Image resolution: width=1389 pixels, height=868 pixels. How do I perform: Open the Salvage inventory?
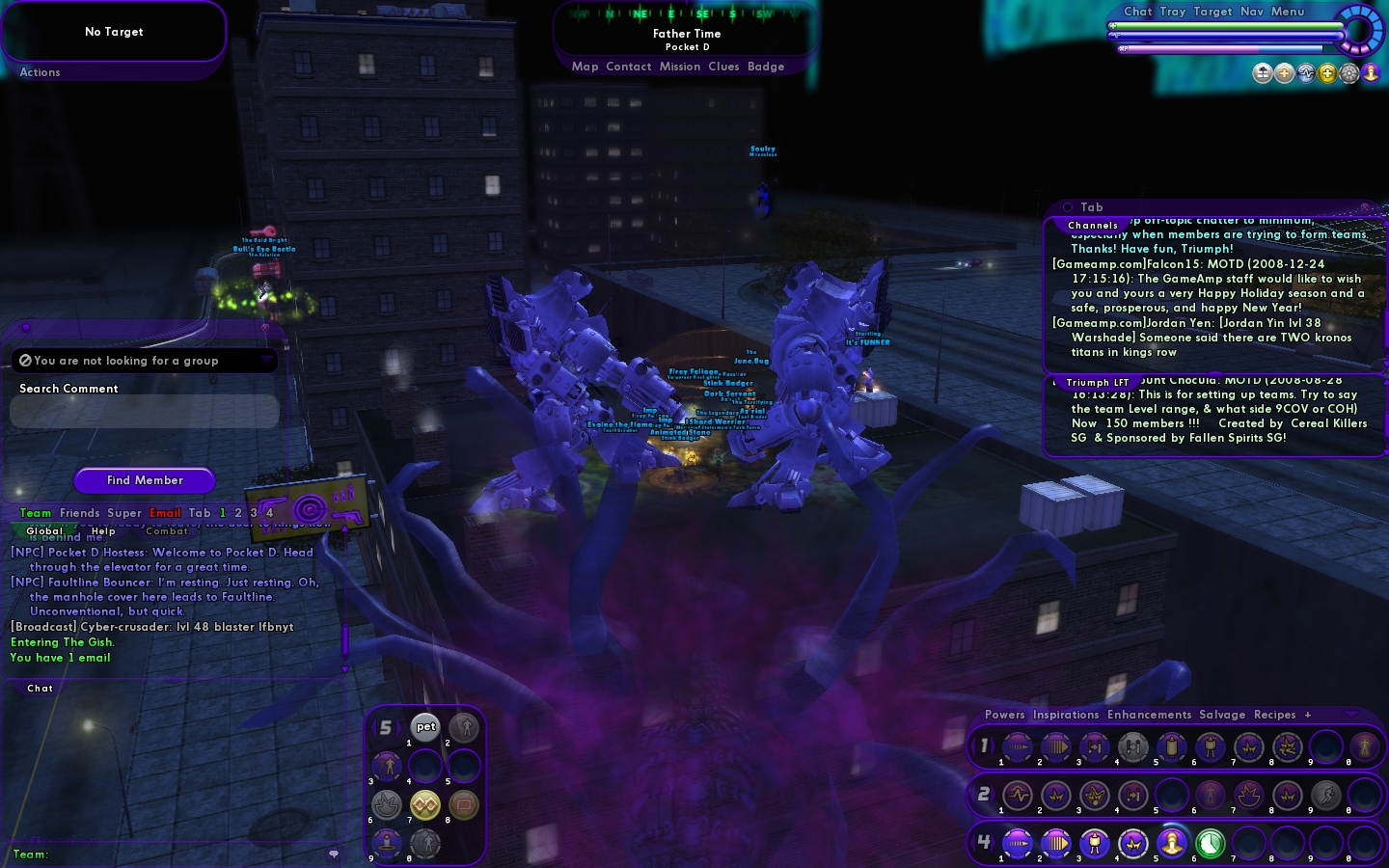click(x=1222, y=715)
